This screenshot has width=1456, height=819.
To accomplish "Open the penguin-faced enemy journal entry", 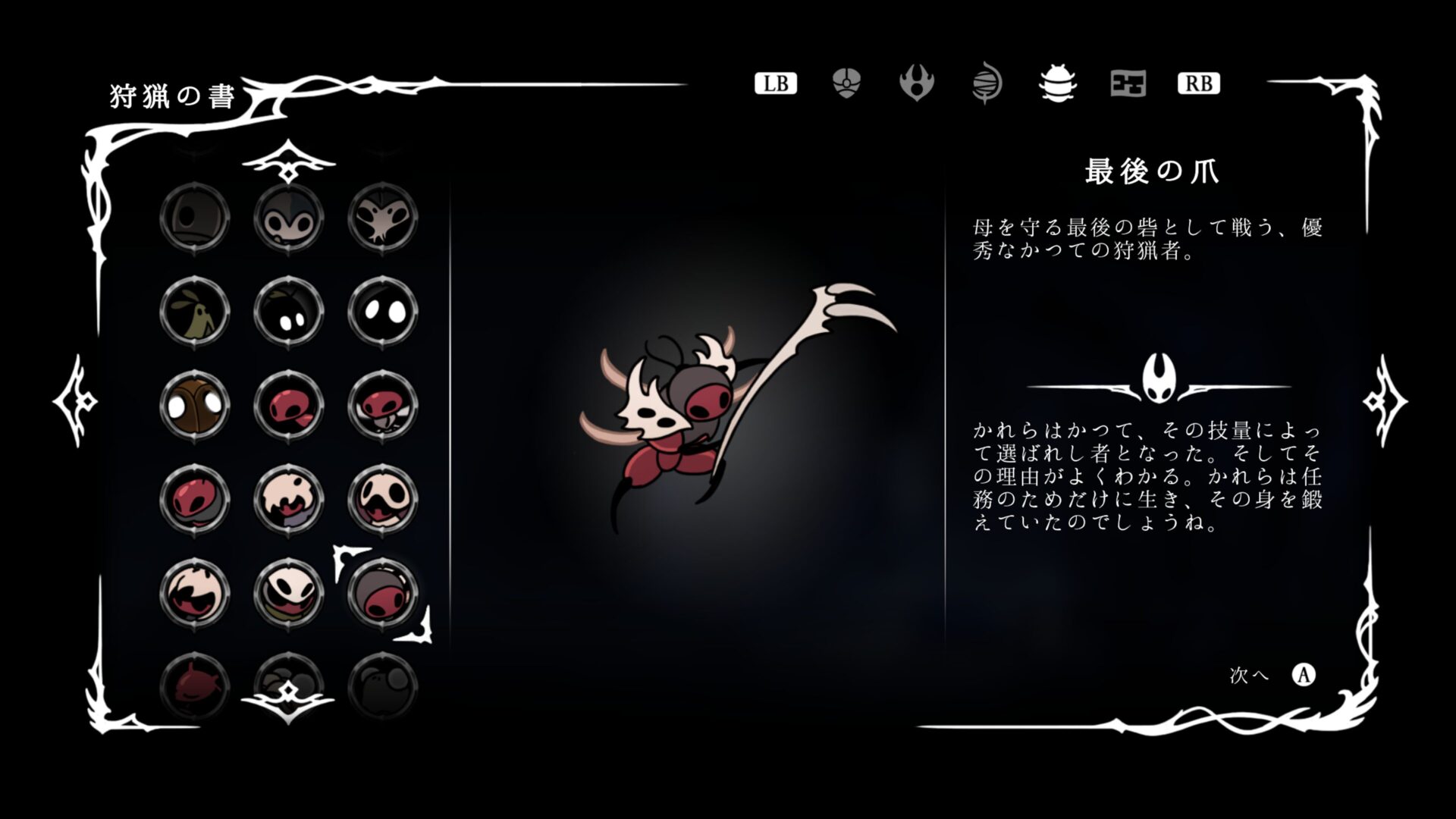I will 289,218.
